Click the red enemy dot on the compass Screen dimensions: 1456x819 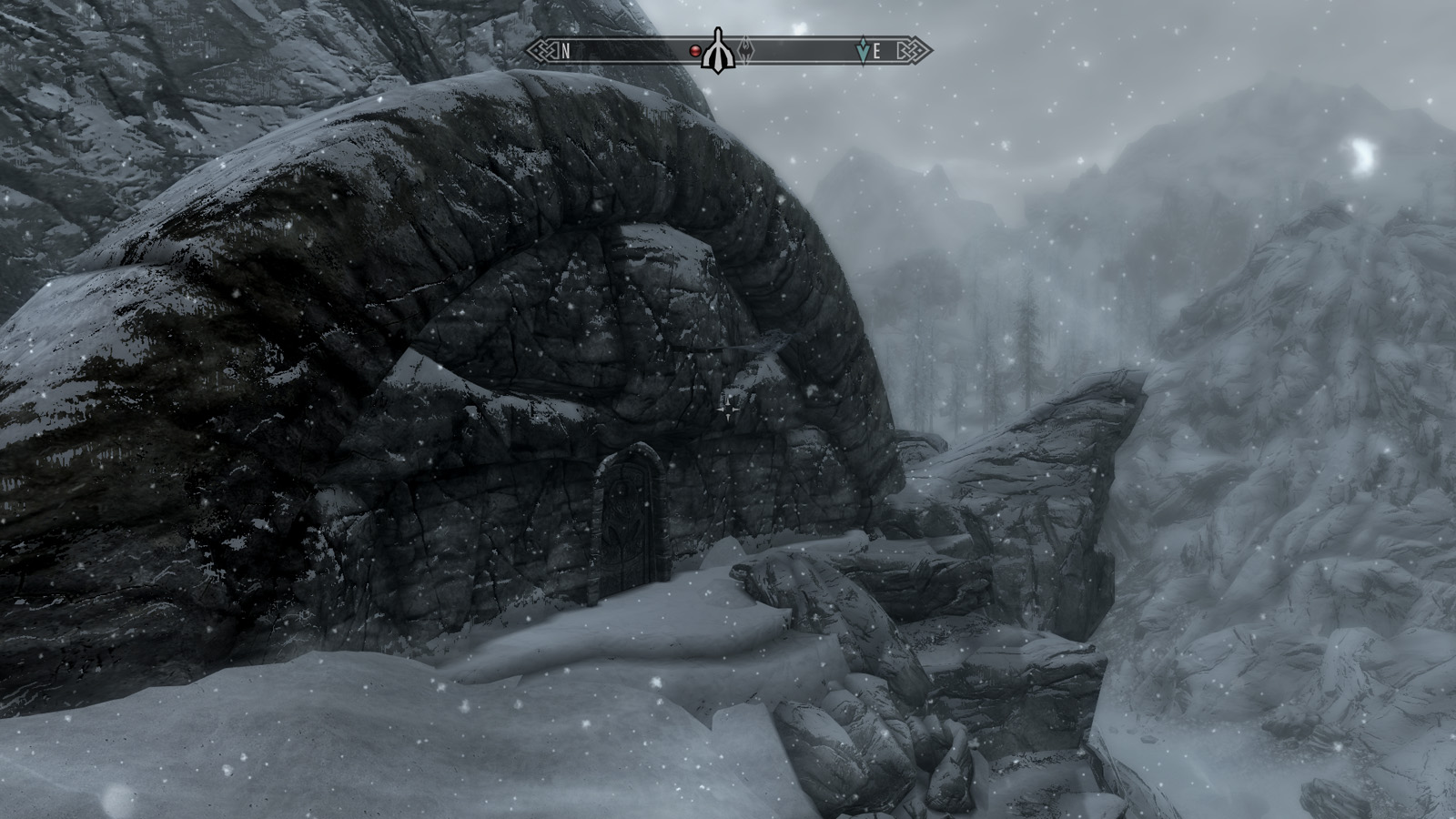point(695,51)
